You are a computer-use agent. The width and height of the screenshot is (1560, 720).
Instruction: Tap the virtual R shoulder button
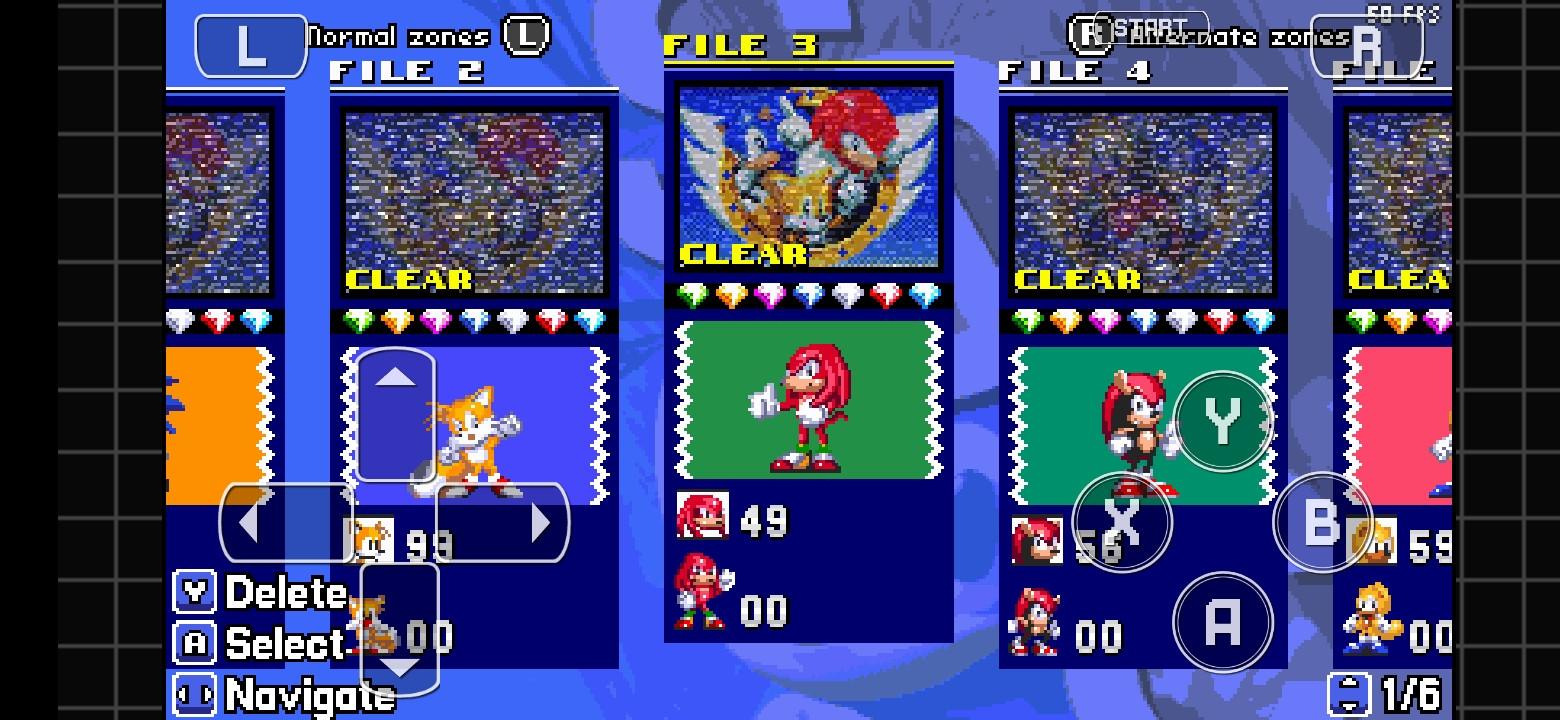point(1369,44)
